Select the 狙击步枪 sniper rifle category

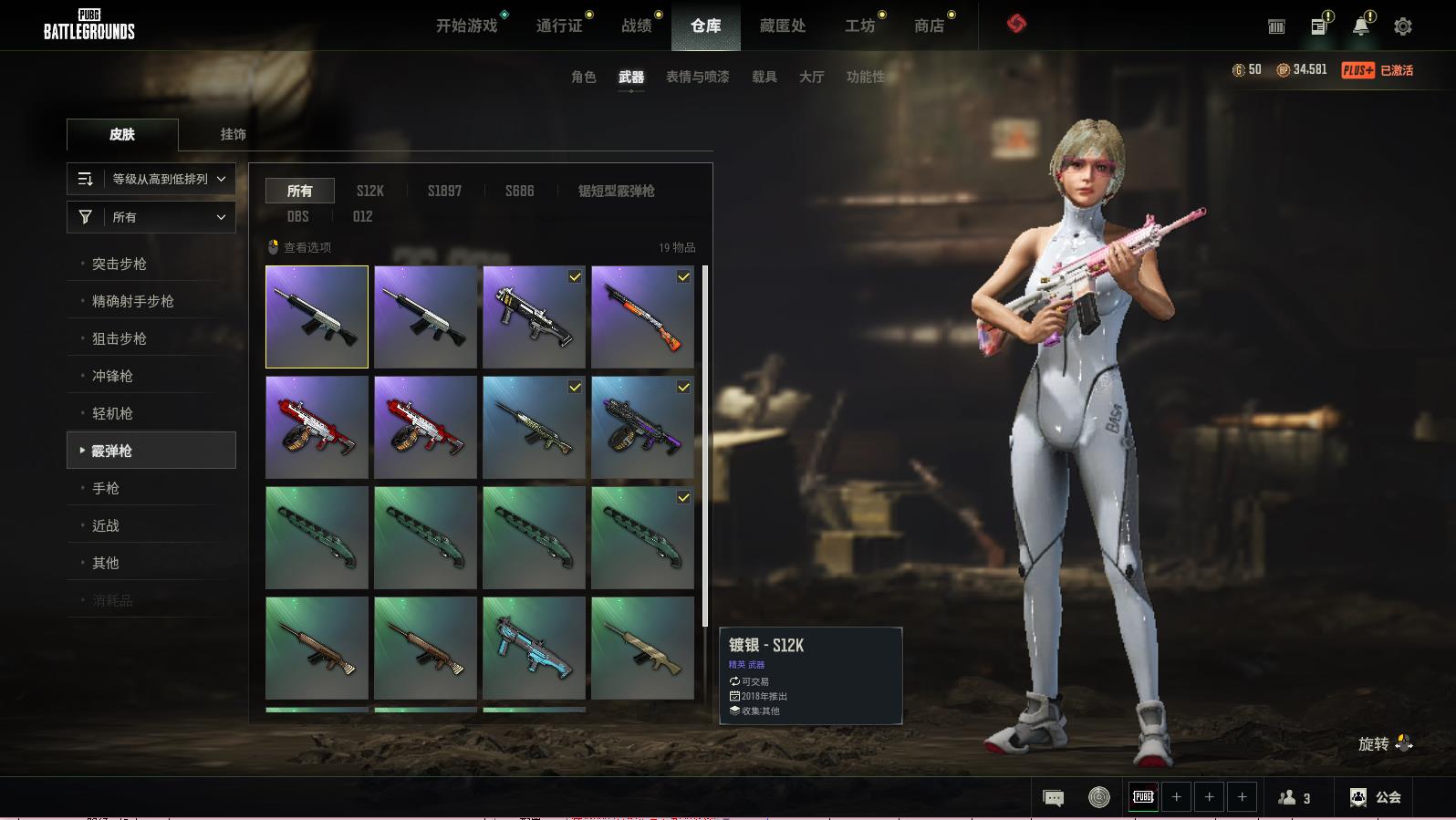click(120, 338)
